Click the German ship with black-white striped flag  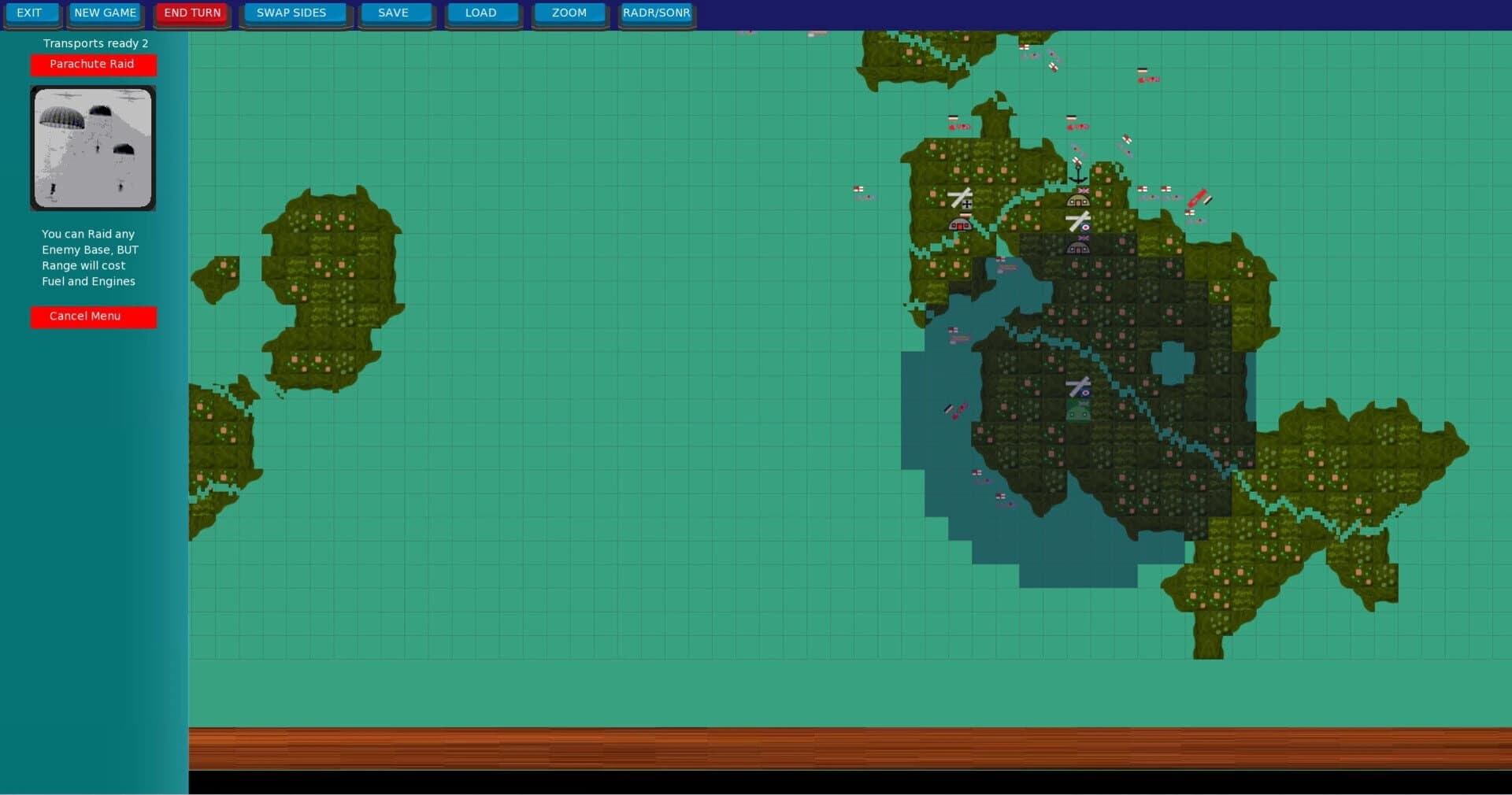(x=950, y=409)
